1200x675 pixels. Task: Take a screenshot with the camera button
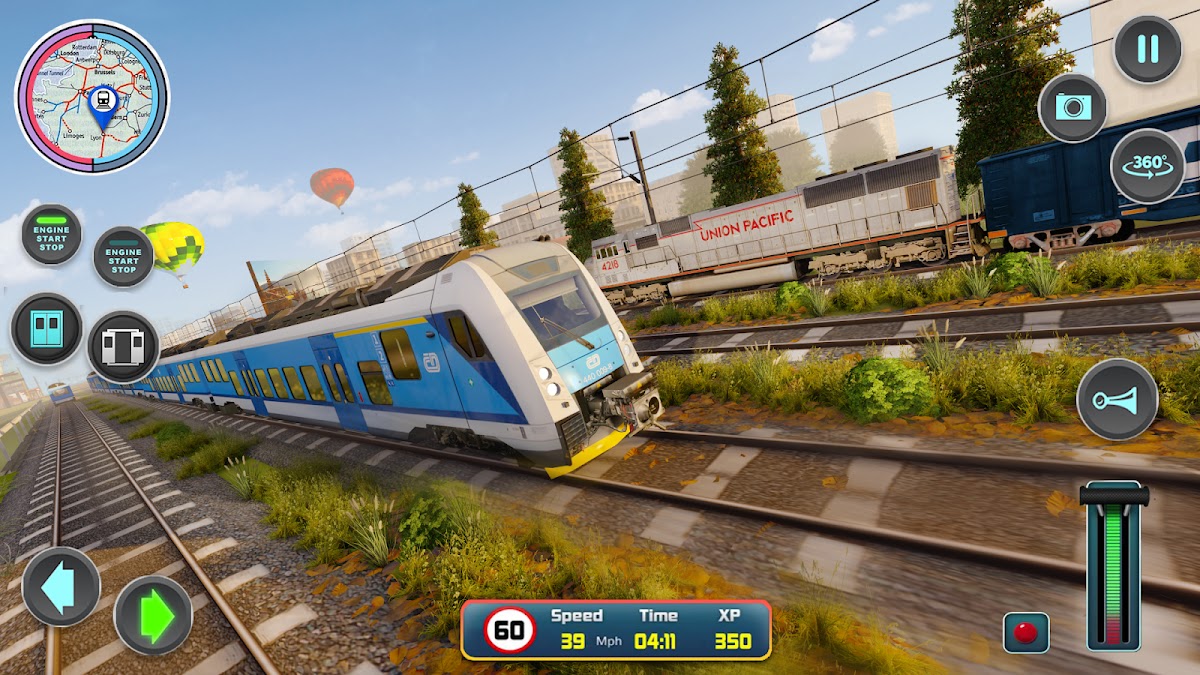tap(1073, 107)
